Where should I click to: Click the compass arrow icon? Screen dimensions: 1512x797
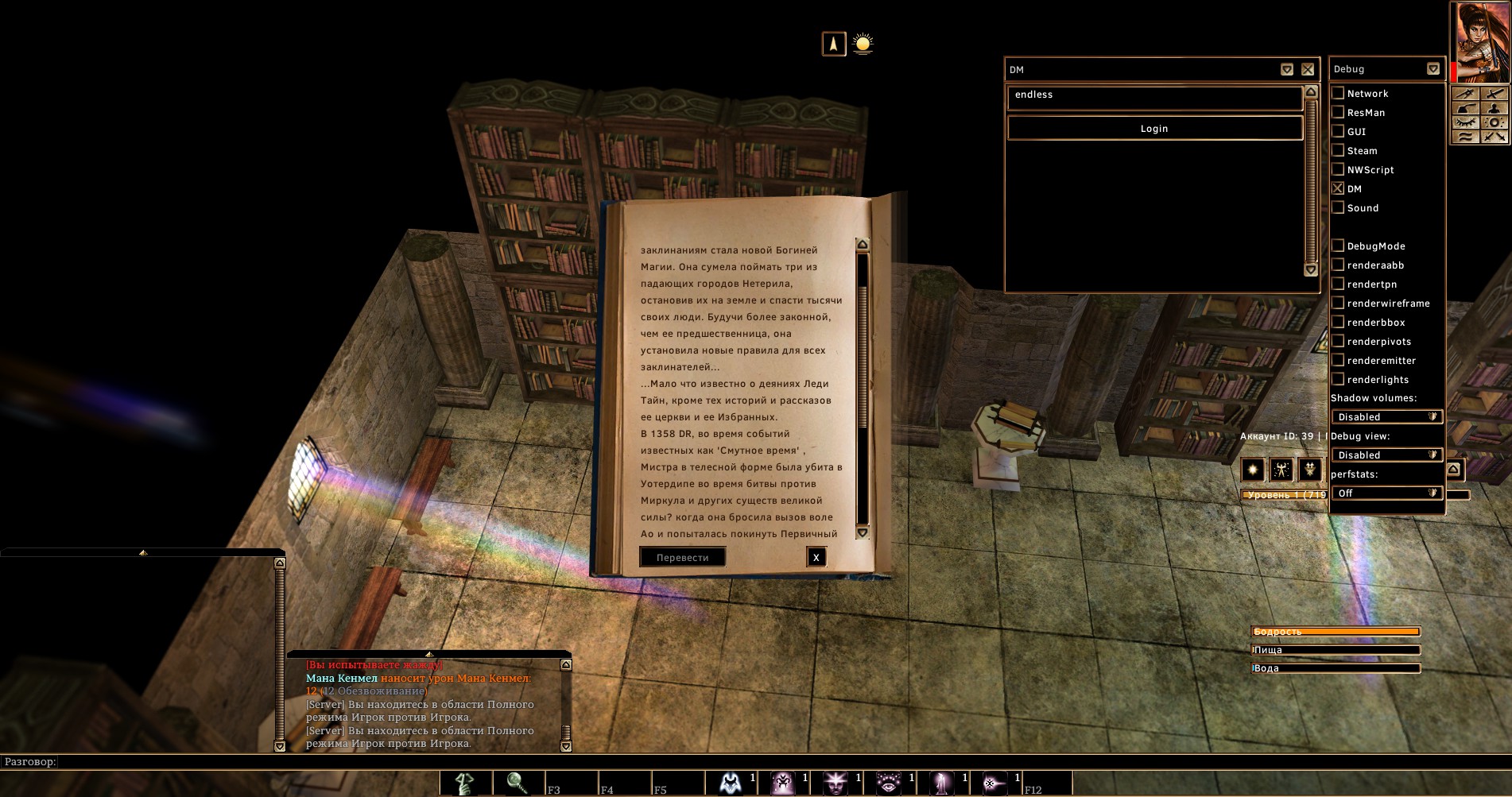click(834, 44)
